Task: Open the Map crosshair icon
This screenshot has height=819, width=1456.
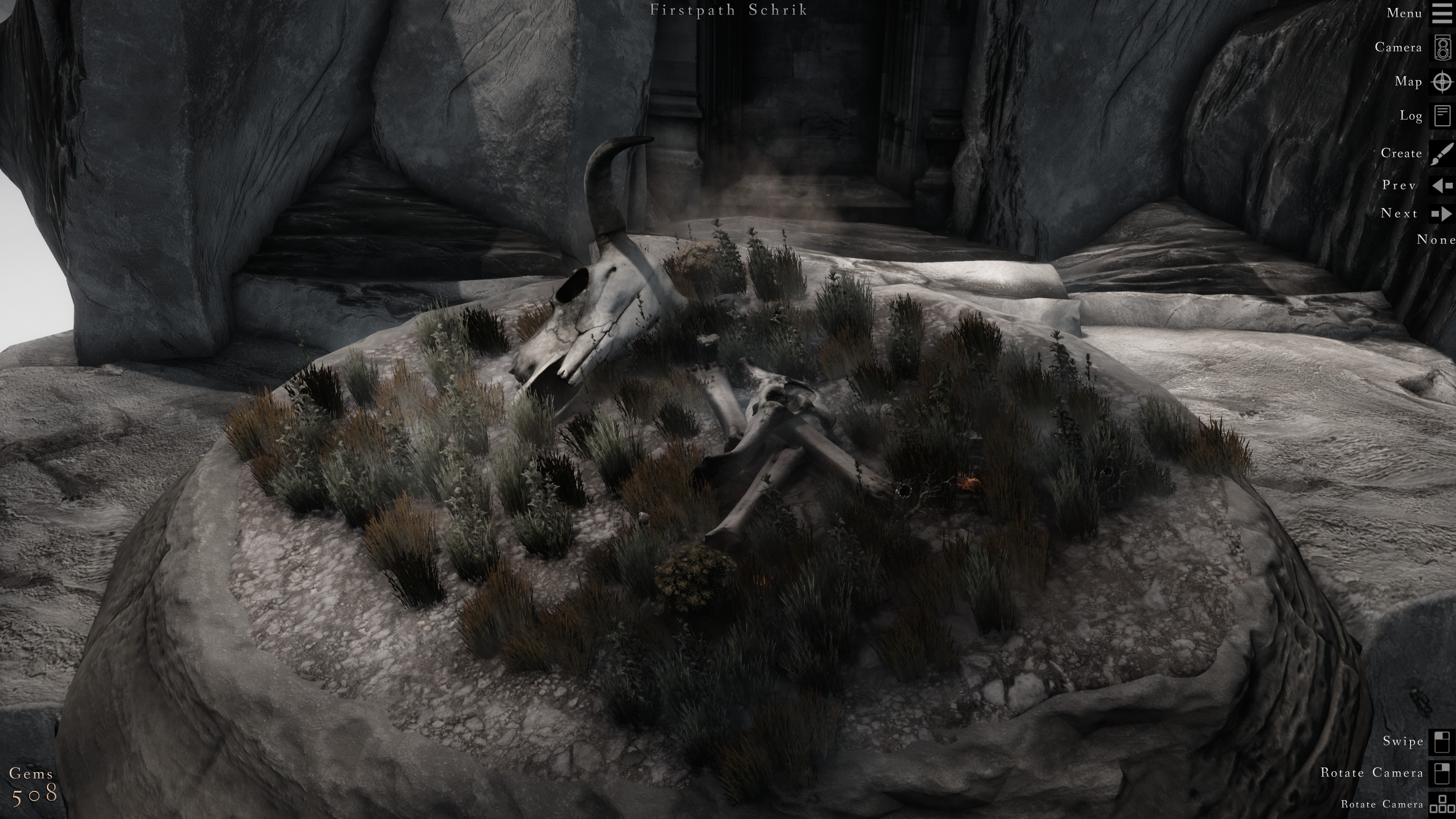Action: click(1442, 82)
